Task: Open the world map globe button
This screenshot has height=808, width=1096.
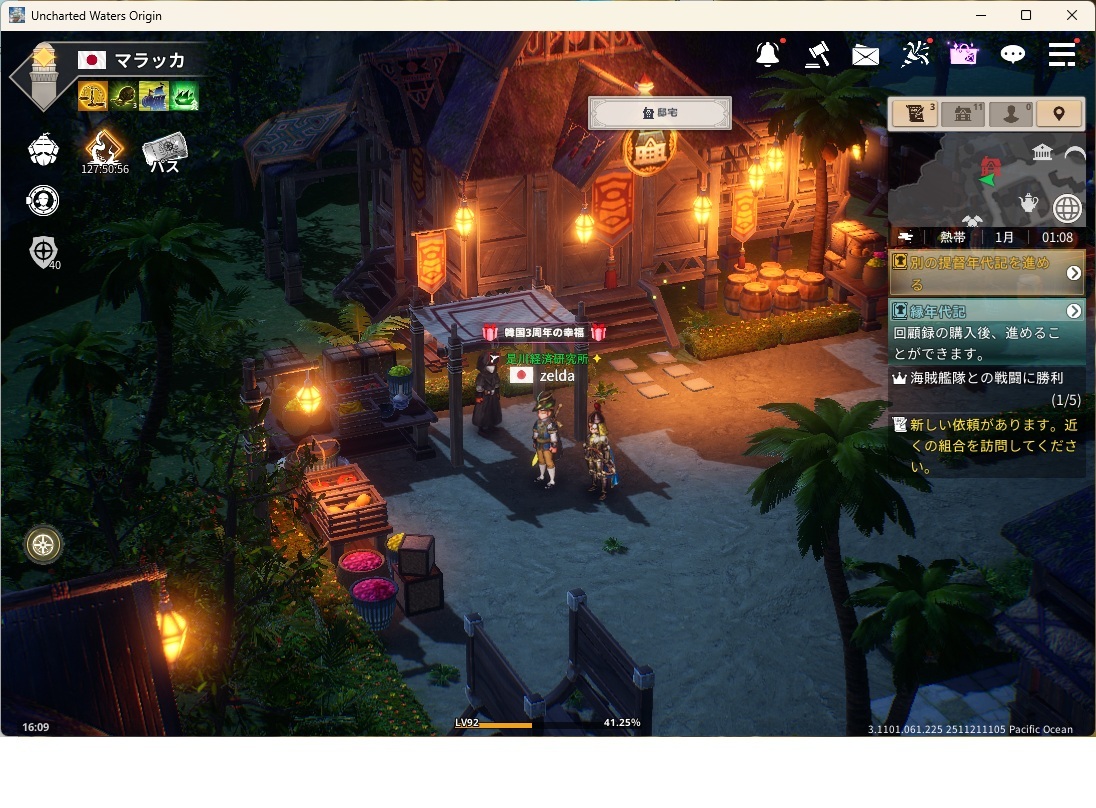Action: (1068, 208)
